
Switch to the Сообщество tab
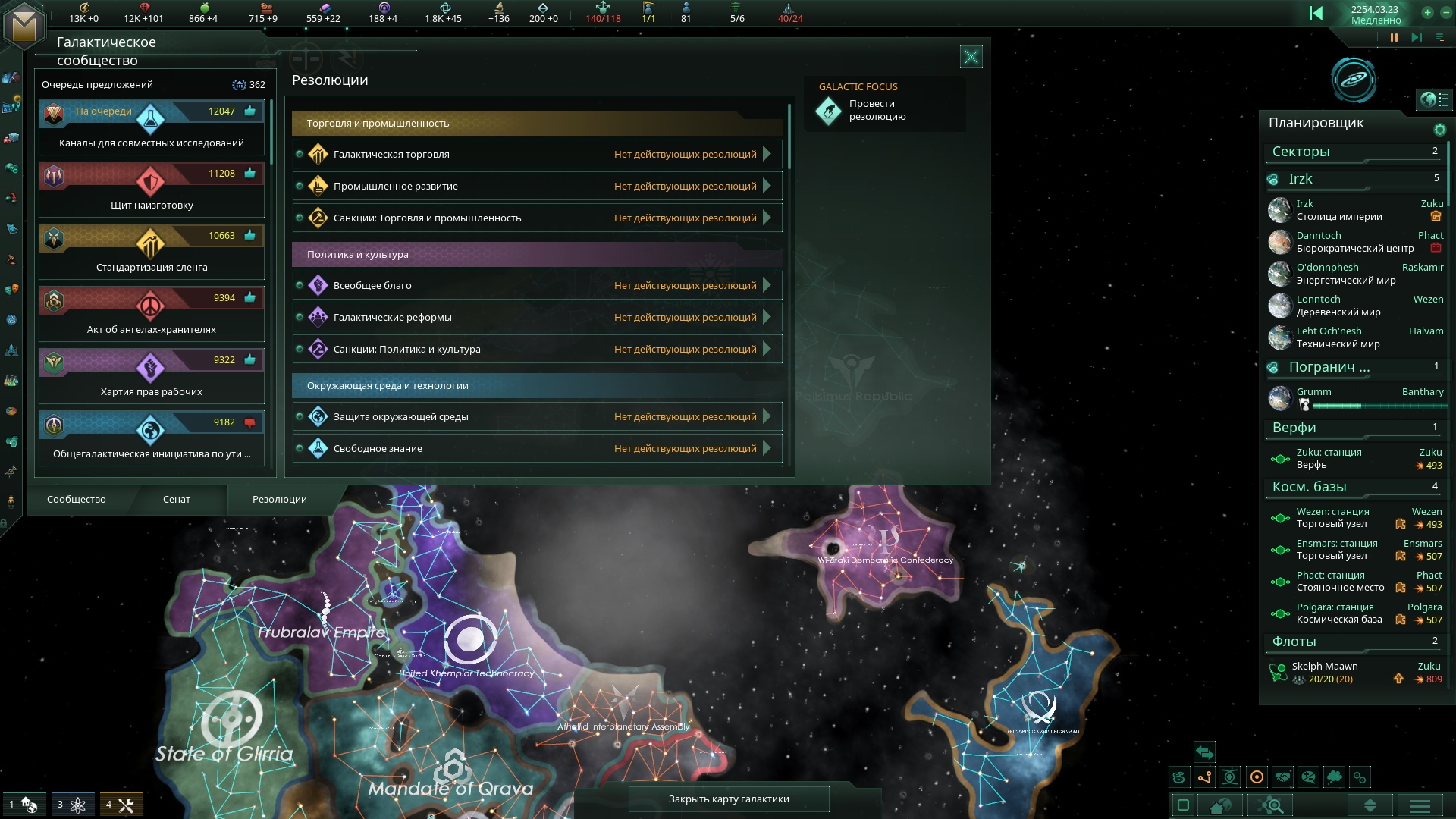[77, 500]
